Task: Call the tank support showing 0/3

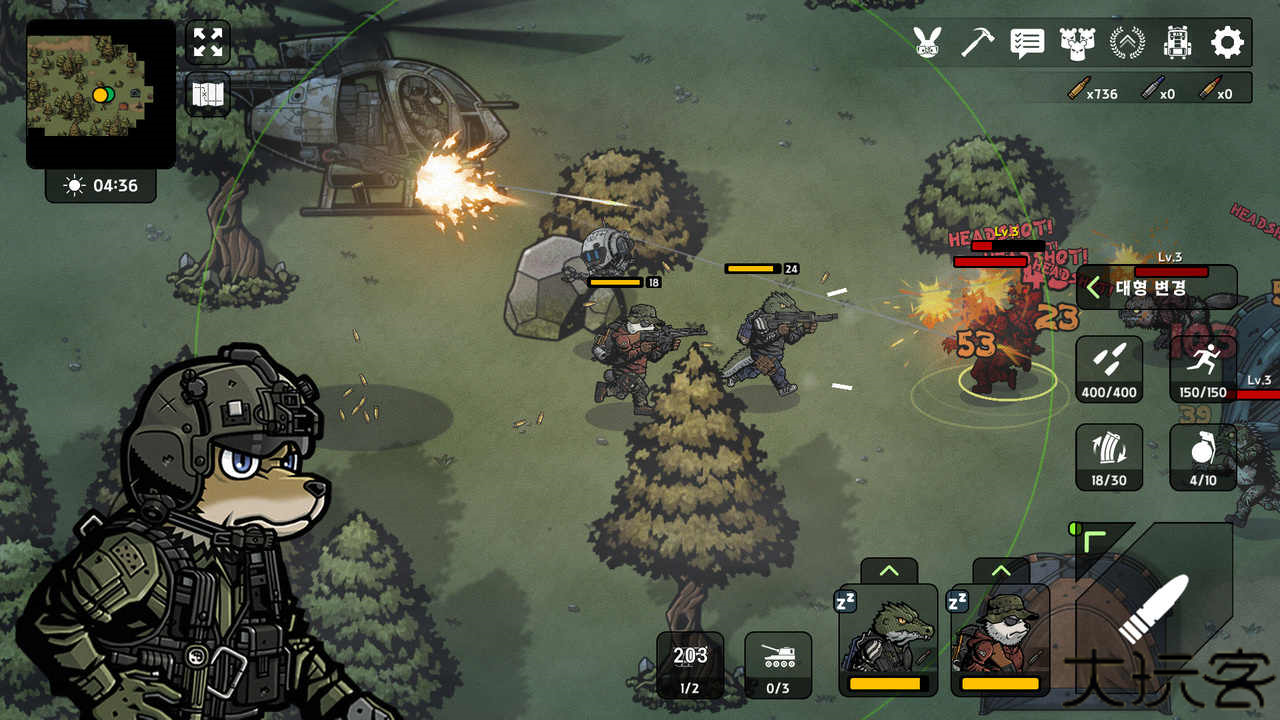Action: click(x=778, y=664)
